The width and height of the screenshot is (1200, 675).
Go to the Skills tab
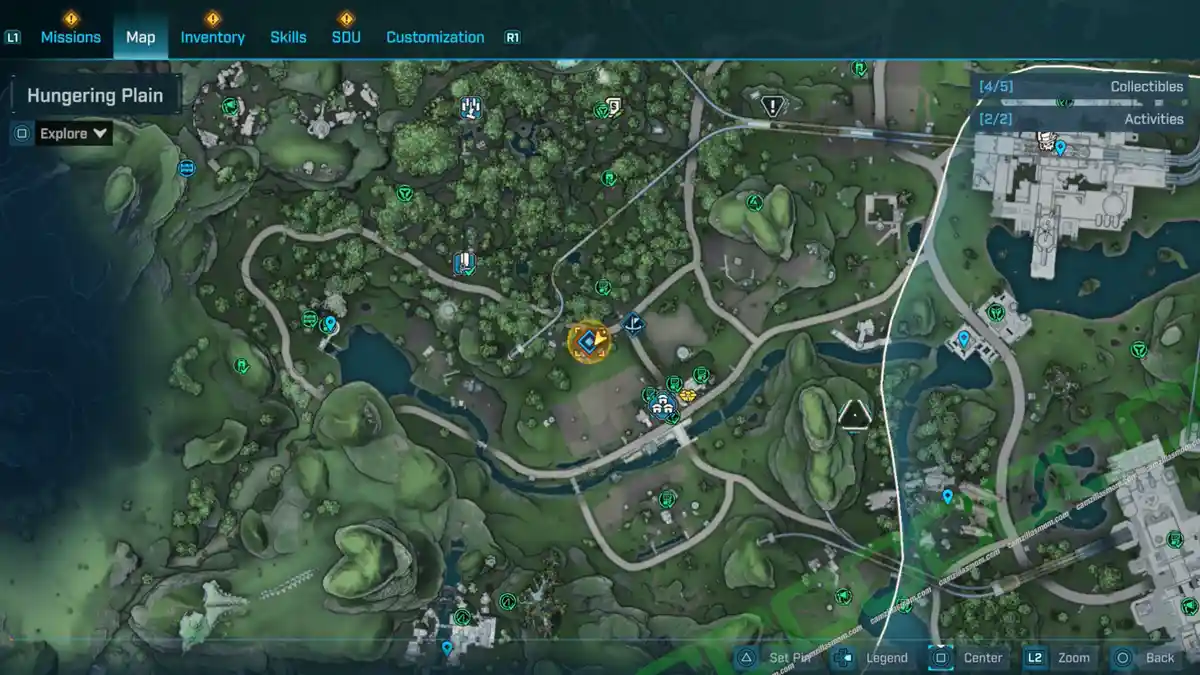point(288,37)
